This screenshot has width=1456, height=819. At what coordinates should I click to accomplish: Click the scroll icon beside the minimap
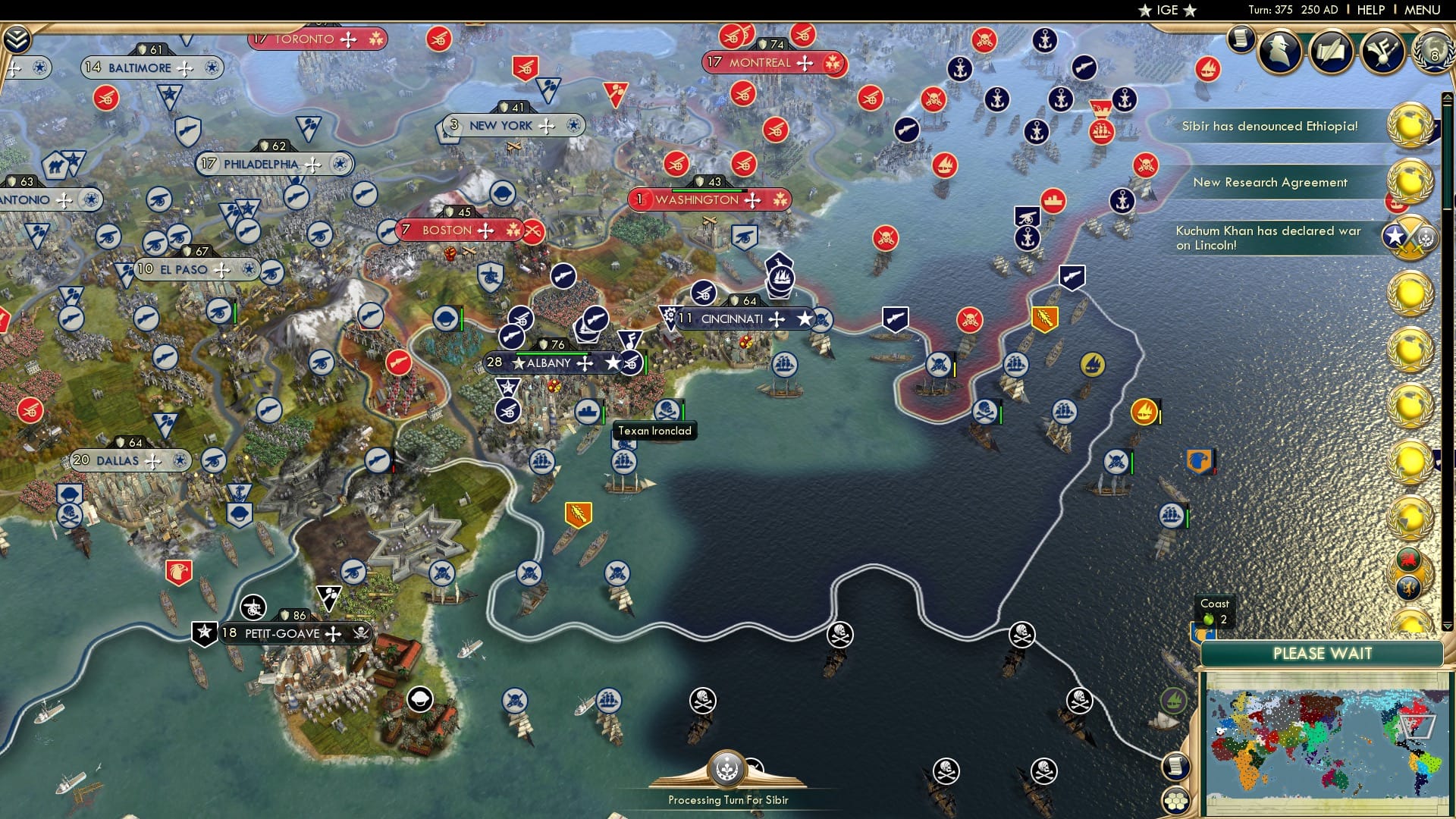(1177, 766)
